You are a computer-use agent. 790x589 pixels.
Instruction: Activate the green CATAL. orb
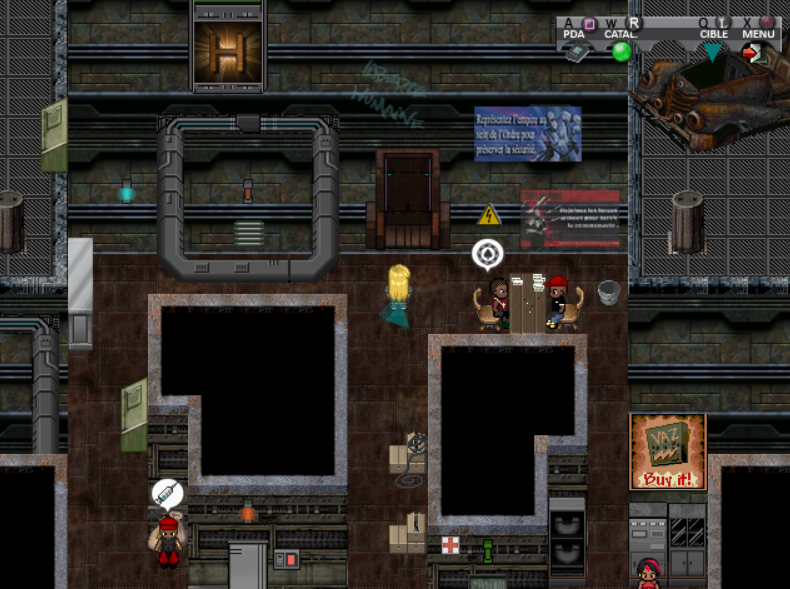click(621, 52)
